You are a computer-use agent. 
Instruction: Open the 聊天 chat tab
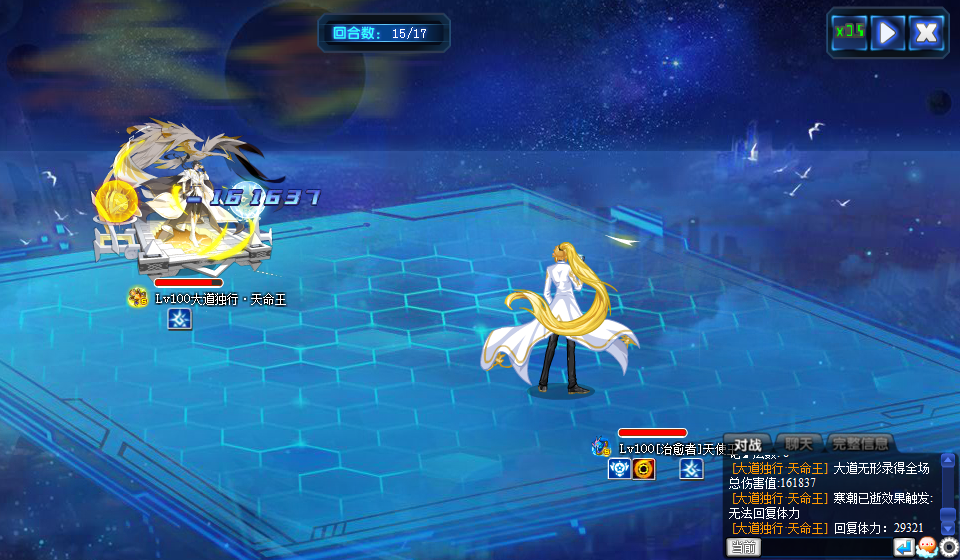tap(799, 444)
